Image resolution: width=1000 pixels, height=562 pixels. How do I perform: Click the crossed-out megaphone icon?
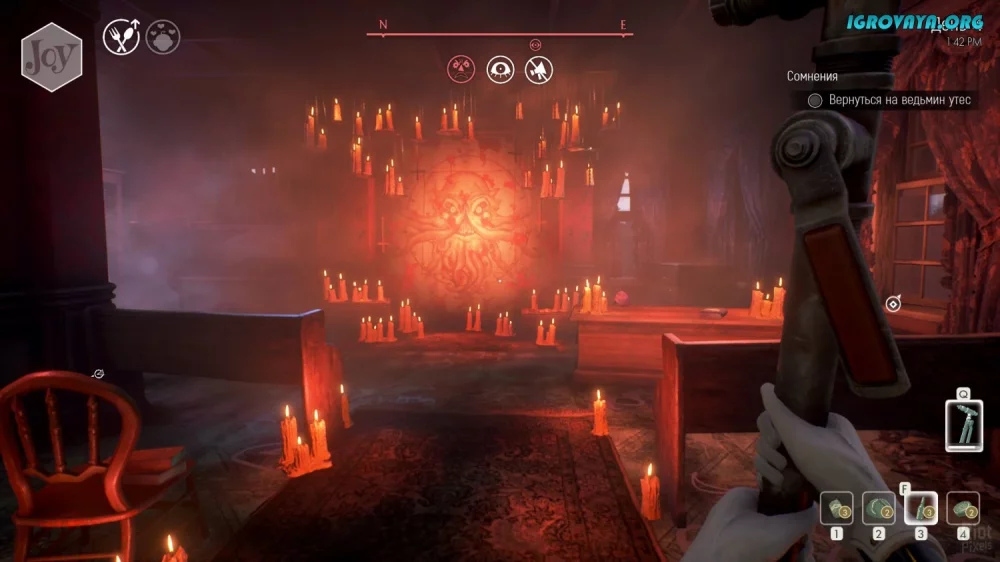pos(539,69)
